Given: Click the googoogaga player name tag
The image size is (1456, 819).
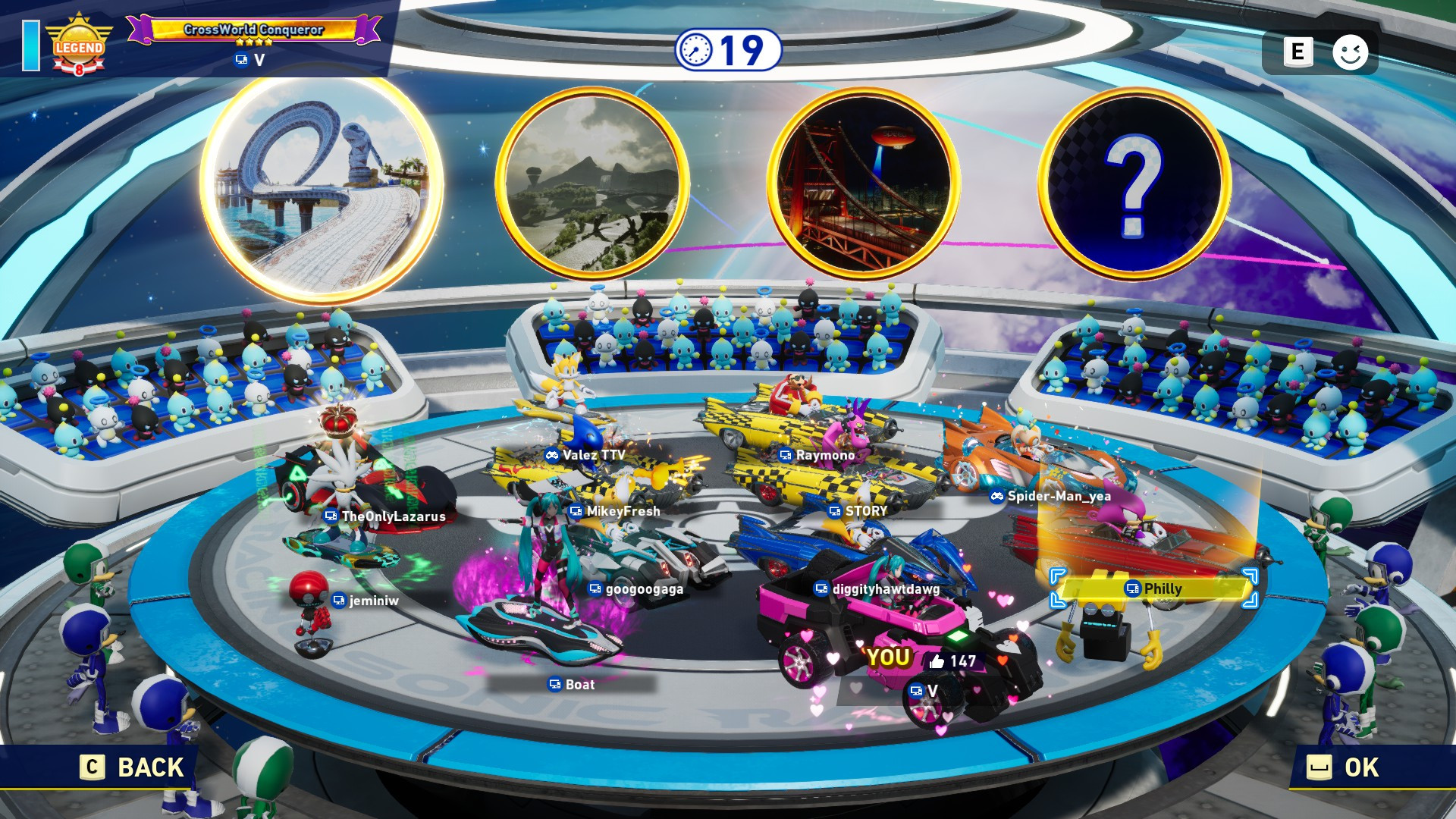Looking at the screenshot, I should 636,589.
